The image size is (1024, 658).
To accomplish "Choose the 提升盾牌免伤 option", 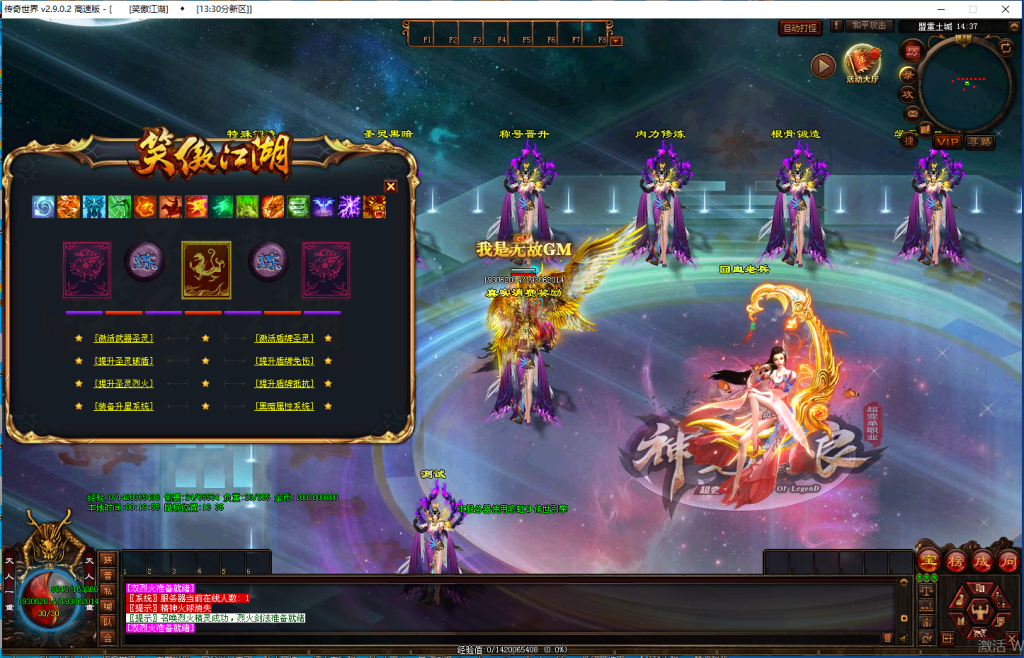I will click(285, 361).
